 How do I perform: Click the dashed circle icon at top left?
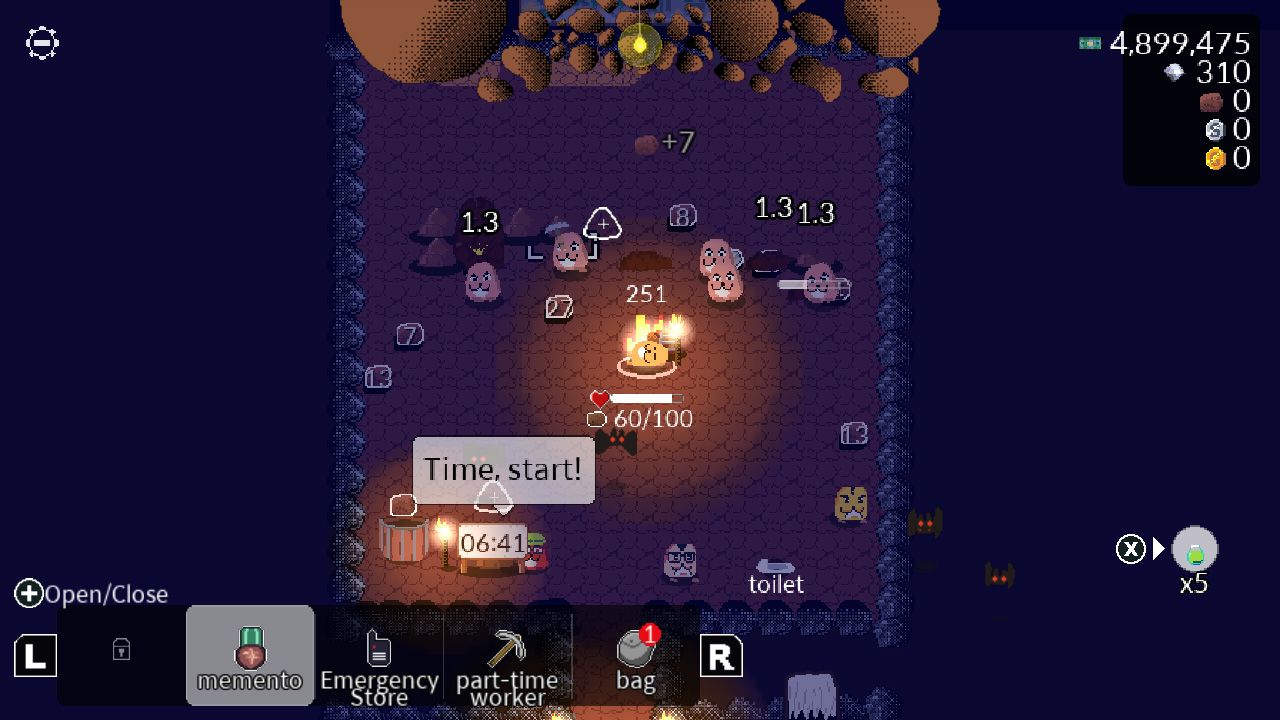pyautogui.click(x=41, y=43)
